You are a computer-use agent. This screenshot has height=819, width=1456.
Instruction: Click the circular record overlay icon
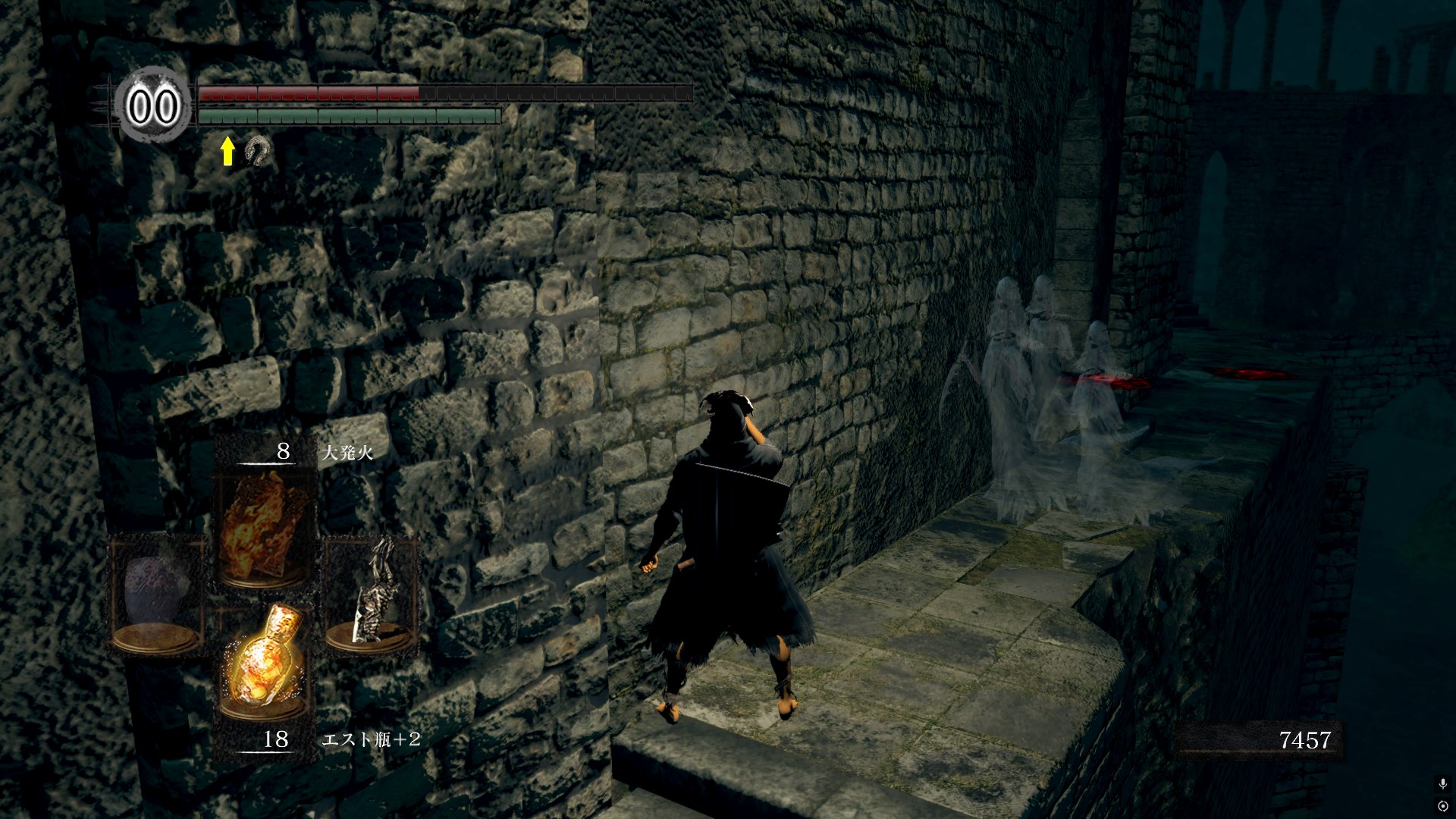click(1442, 805)
